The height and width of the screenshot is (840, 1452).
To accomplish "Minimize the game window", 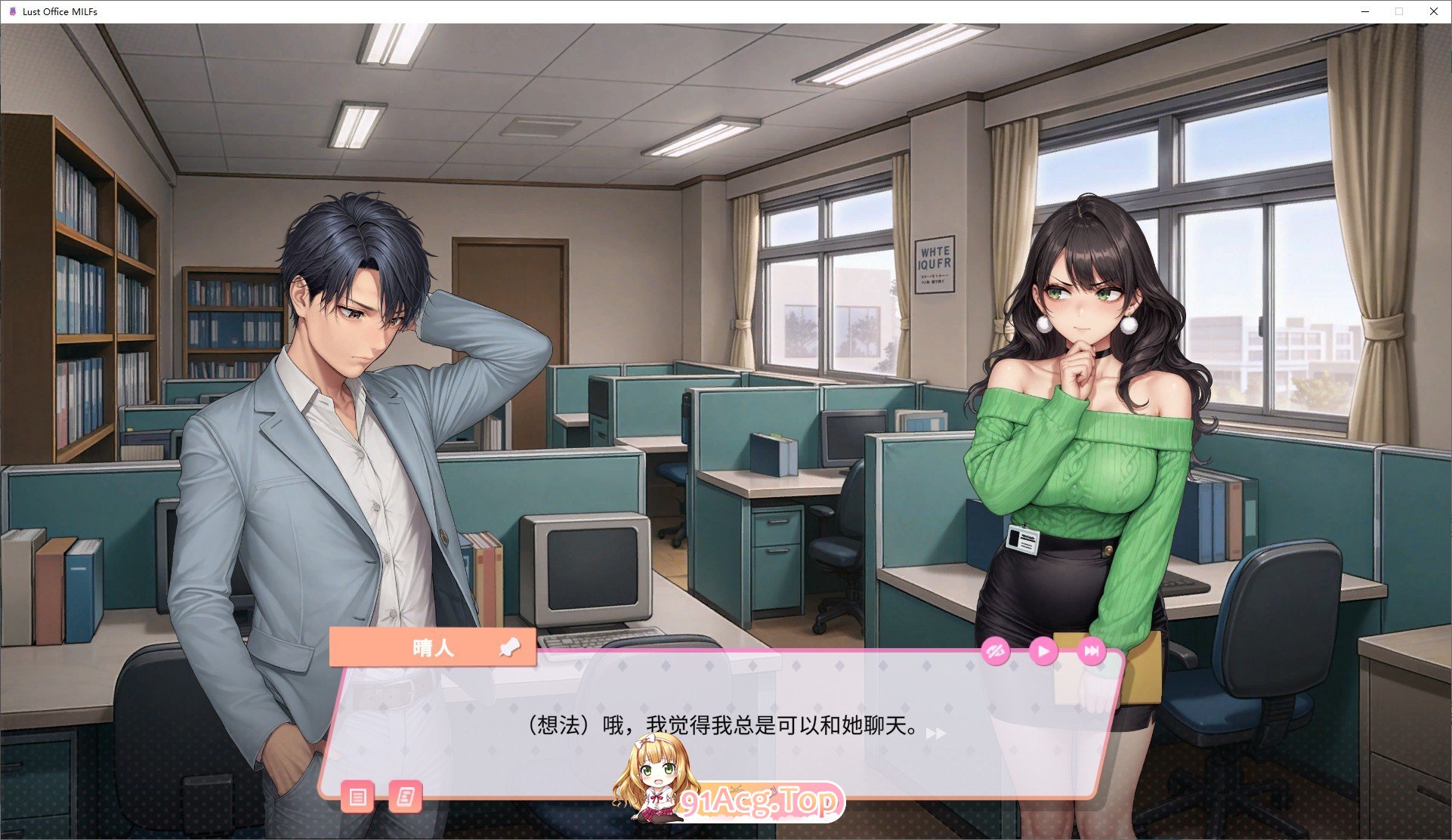I will (1365, 11).
